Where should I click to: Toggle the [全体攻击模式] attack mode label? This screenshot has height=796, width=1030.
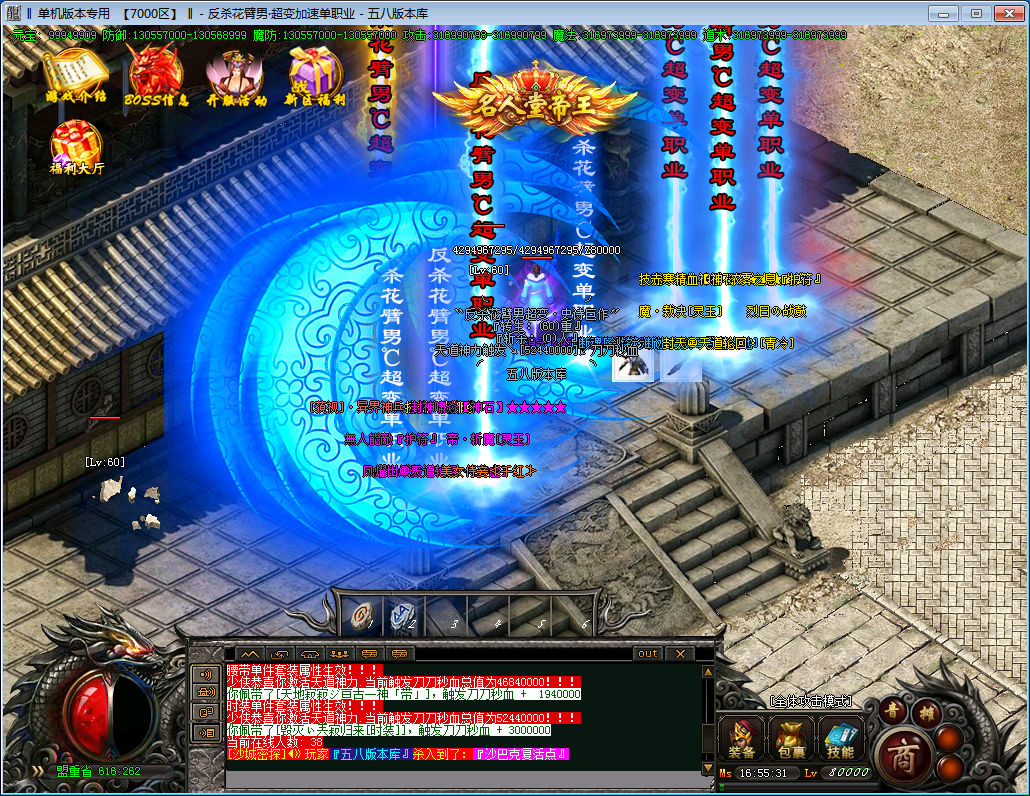coord(811,701)
